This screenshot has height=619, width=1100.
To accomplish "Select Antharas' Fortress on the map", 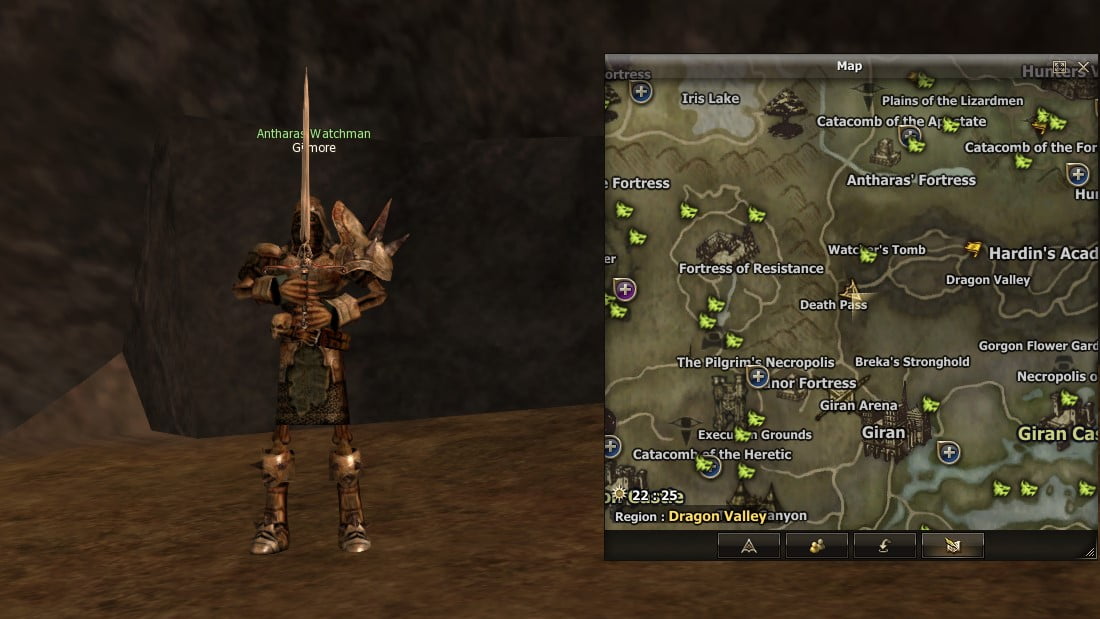I will pos(911,180).
